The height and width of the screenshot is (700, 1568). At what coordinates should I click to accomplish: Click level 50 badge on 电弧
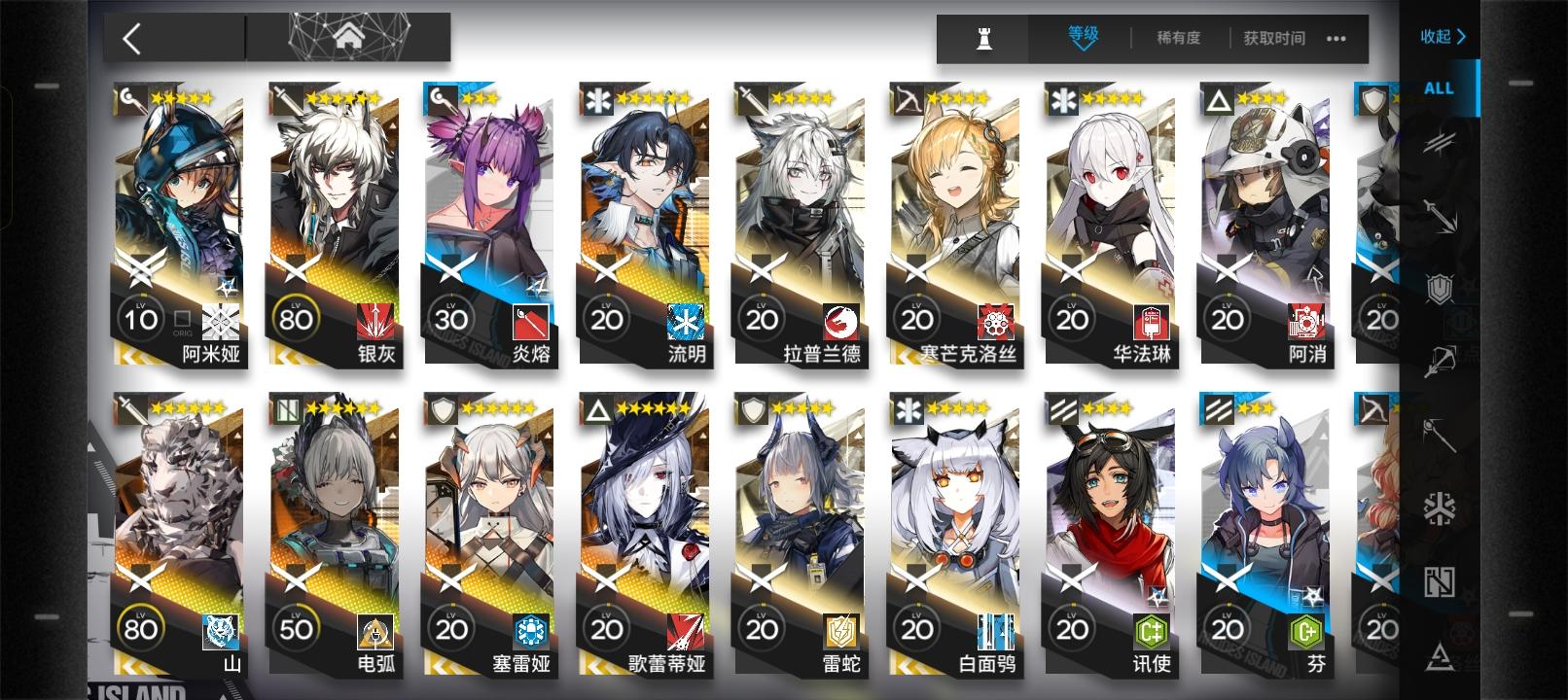(x=297, y=630)
